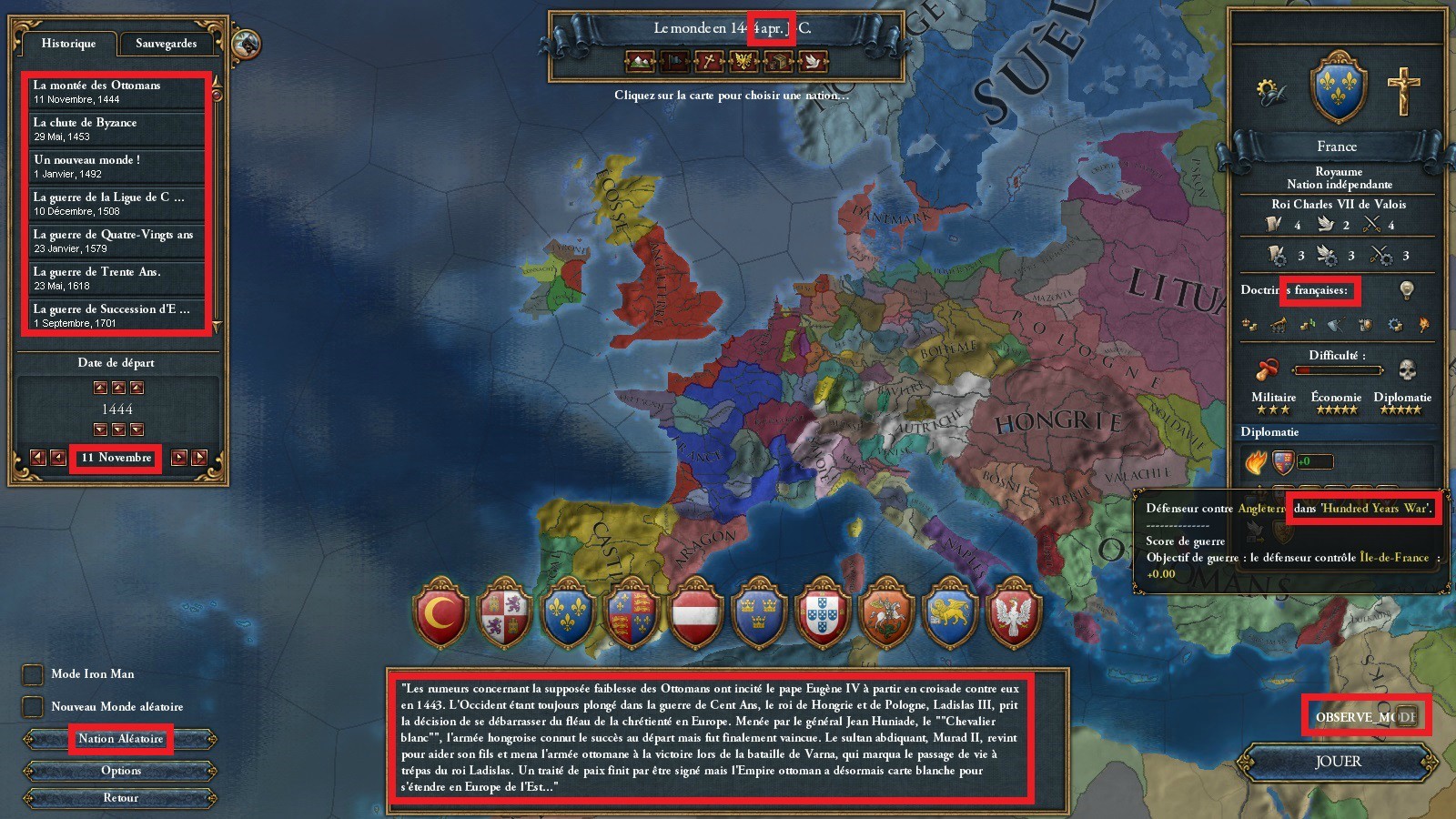Select the La chute de Byzance bookmark
The width and height of the screenshot is (1456, 819).
click(x=116, y=127)
